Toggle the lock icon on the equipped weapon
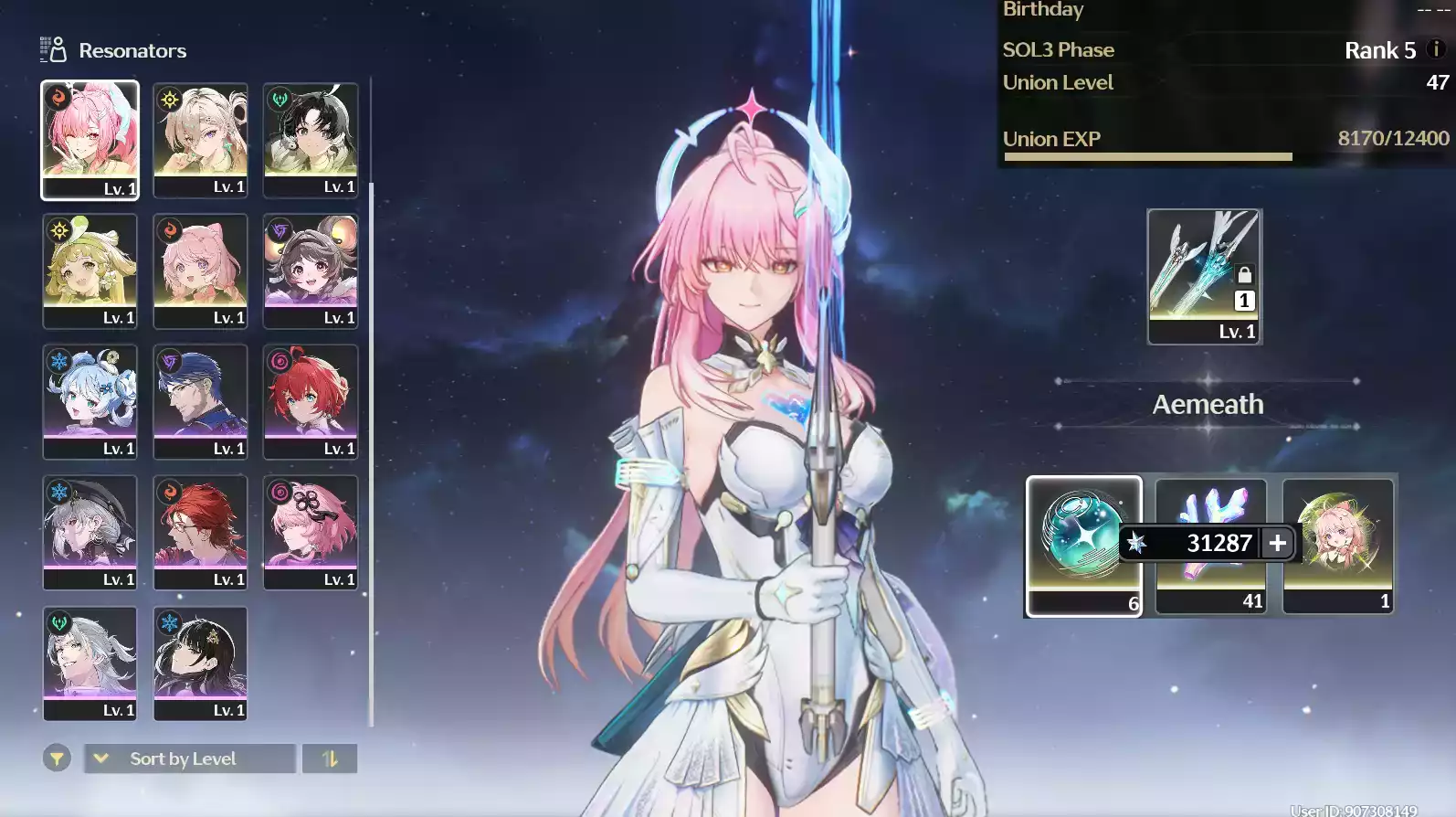Viewport: 1456px width, 817px height. click(x=1244, y=273)
